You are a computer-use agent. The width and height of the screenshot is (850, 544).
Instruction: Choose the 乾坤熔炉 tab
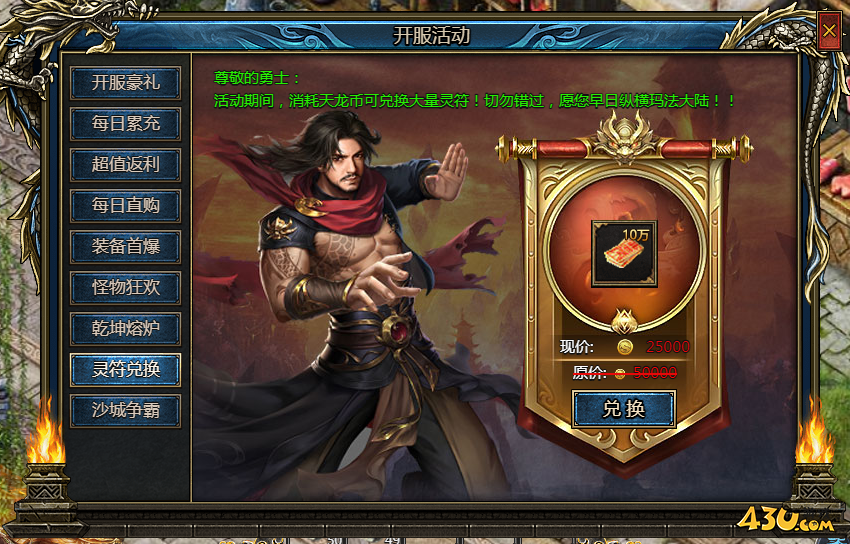coord(125,328)
